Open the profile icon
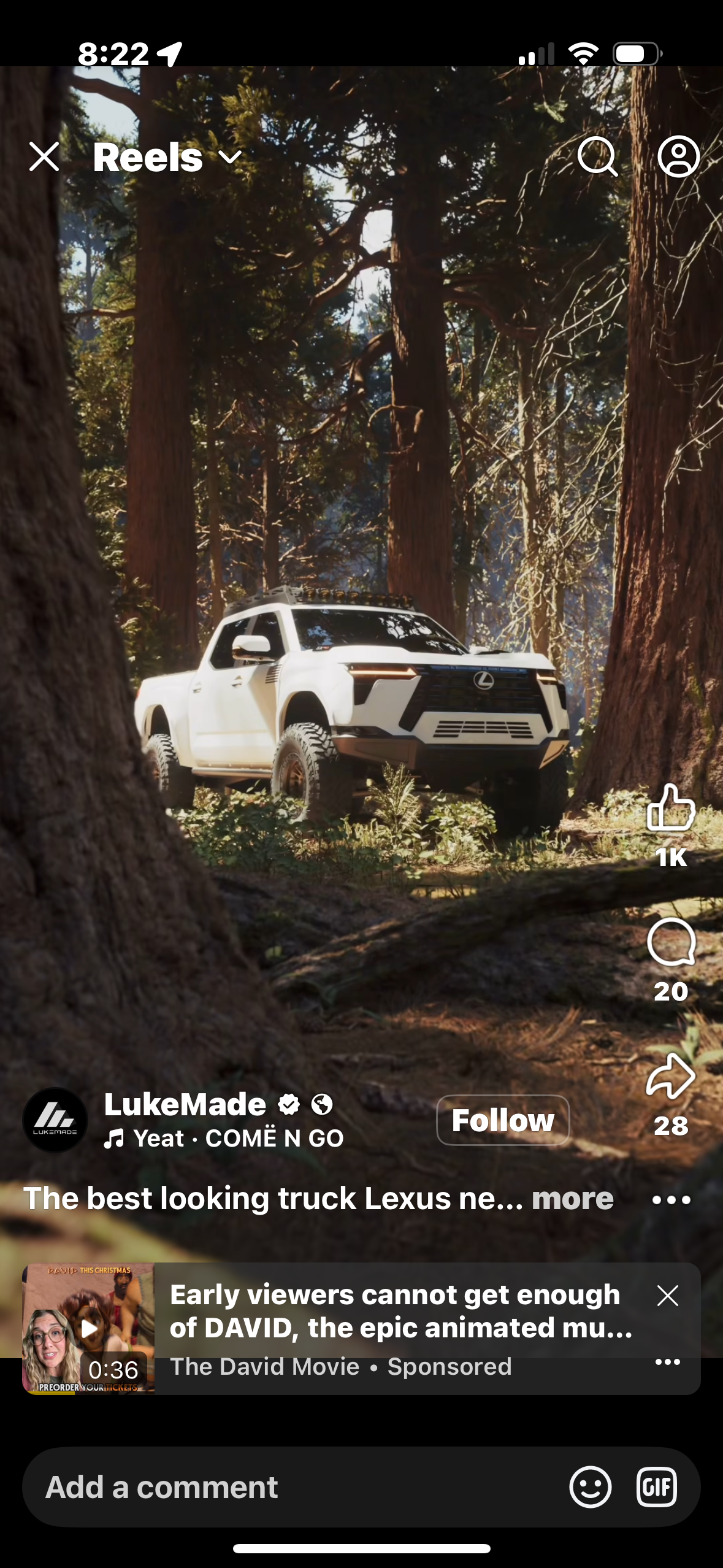This screenshot has width=723, height=1568. 678,157
